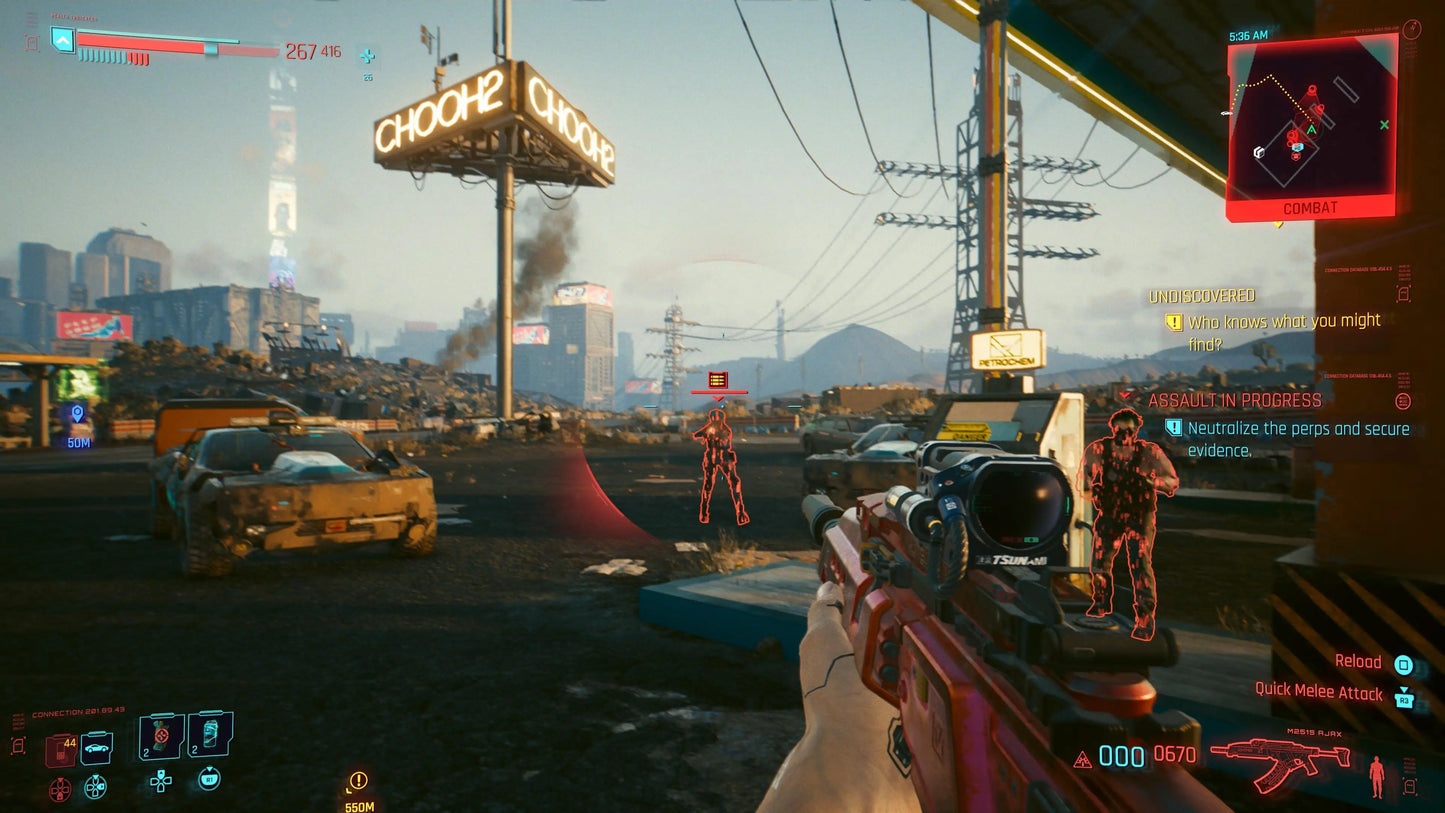Select the healing item consumable slot

(x=60, y=747)
